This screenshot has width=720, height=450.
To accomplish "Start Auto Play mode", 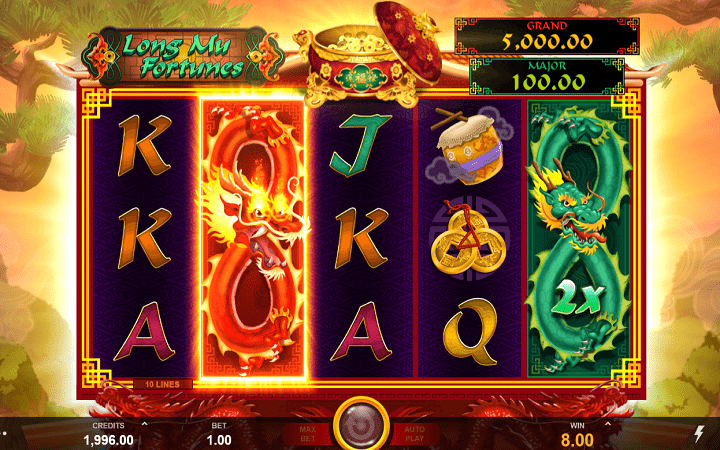I will 413,432.
